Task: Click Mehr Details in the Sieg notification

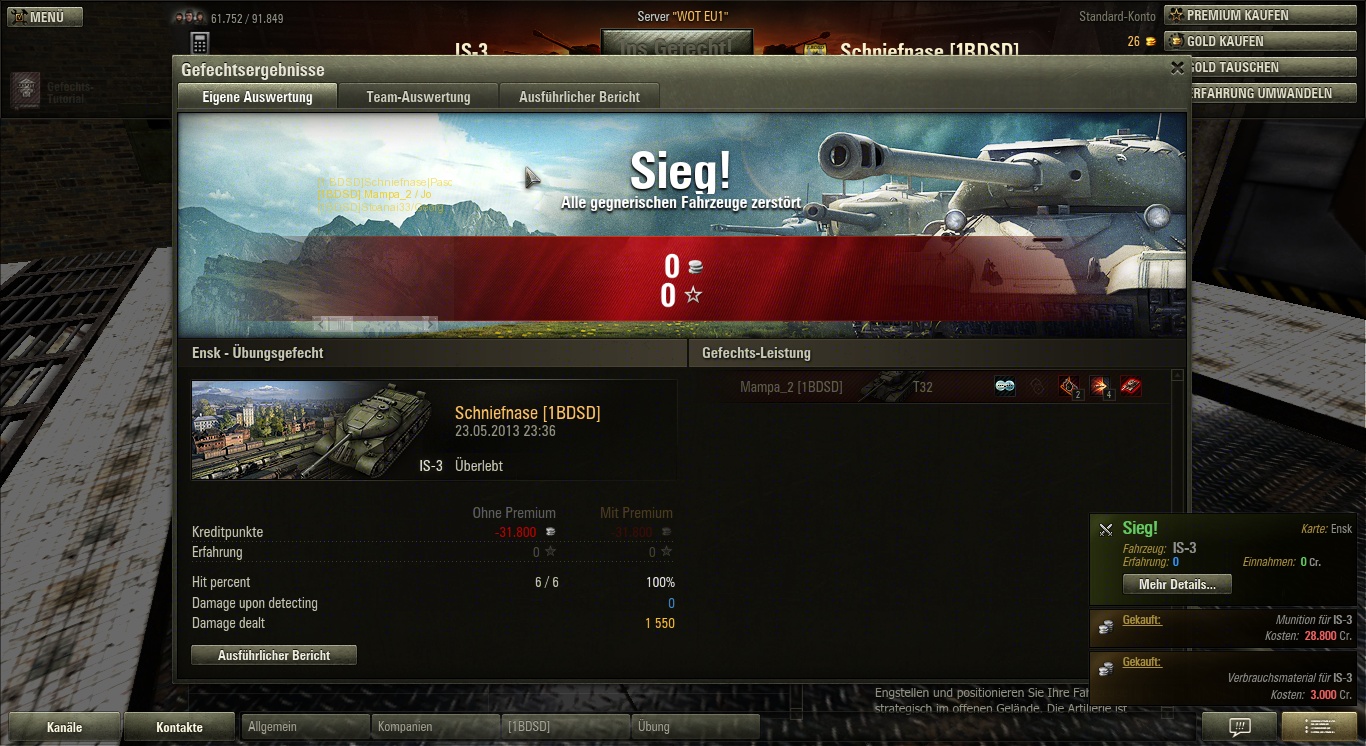Action: click(x=1177, y=584)
